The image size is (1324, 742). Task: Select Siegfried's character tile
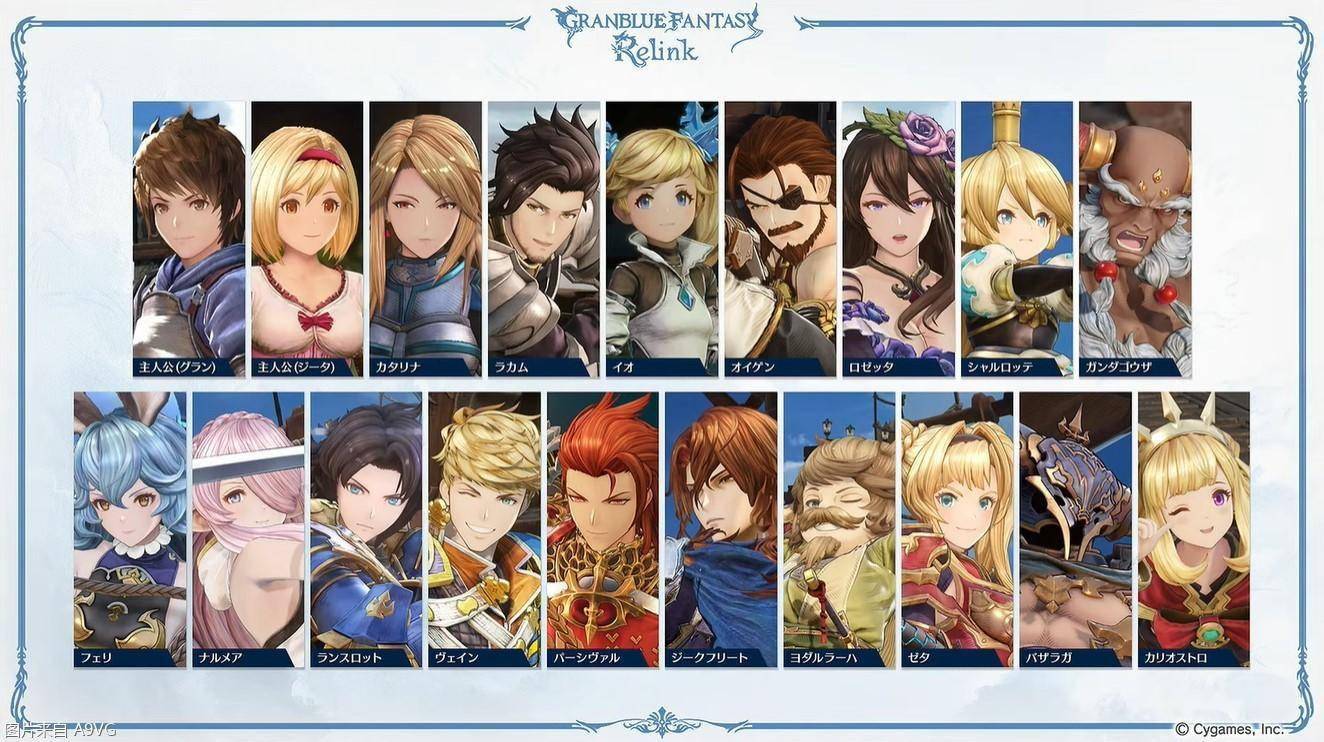(x=721, y=528)
